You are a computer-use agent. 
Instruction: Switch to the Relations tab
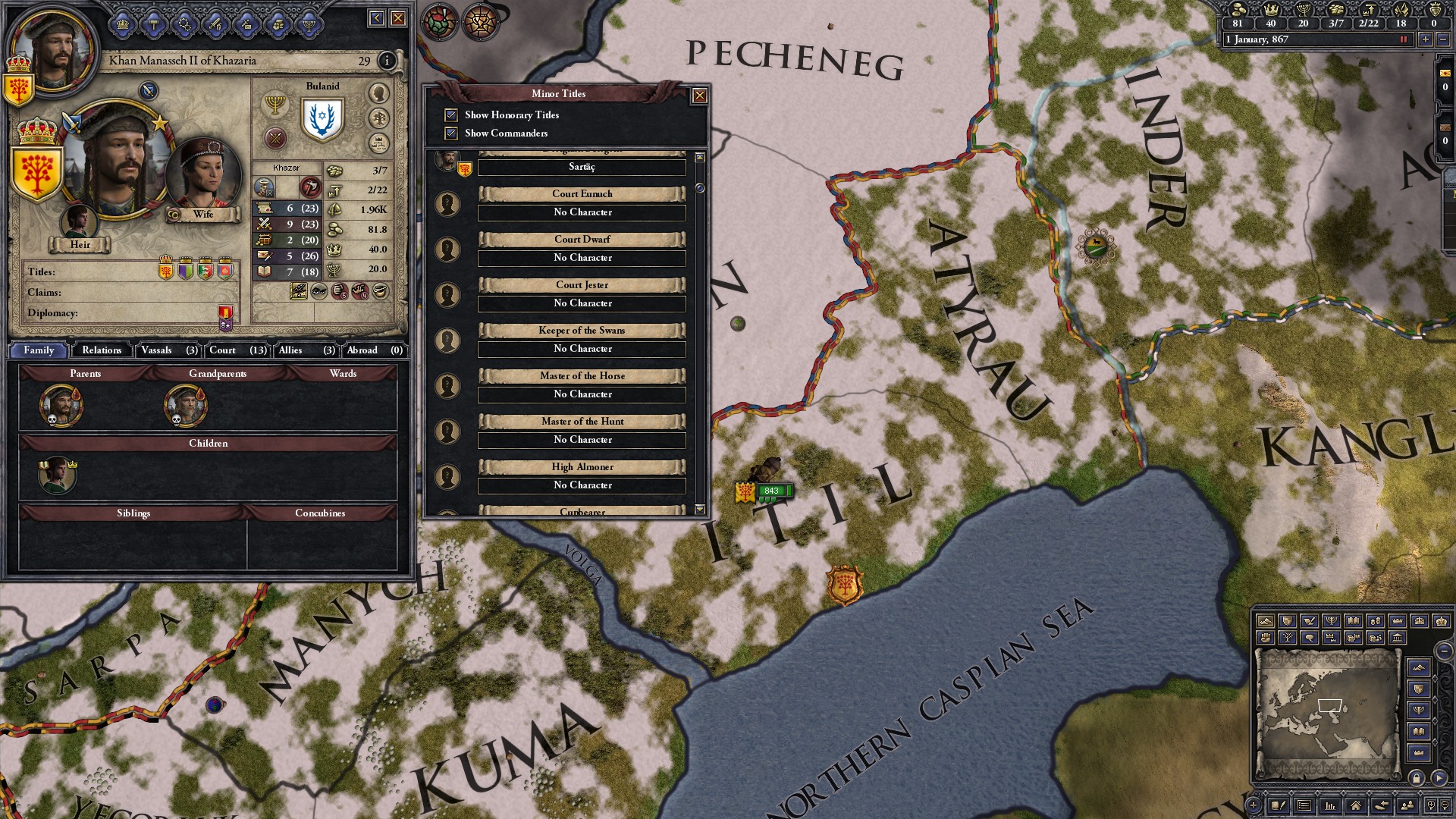[x=102, y=350]
